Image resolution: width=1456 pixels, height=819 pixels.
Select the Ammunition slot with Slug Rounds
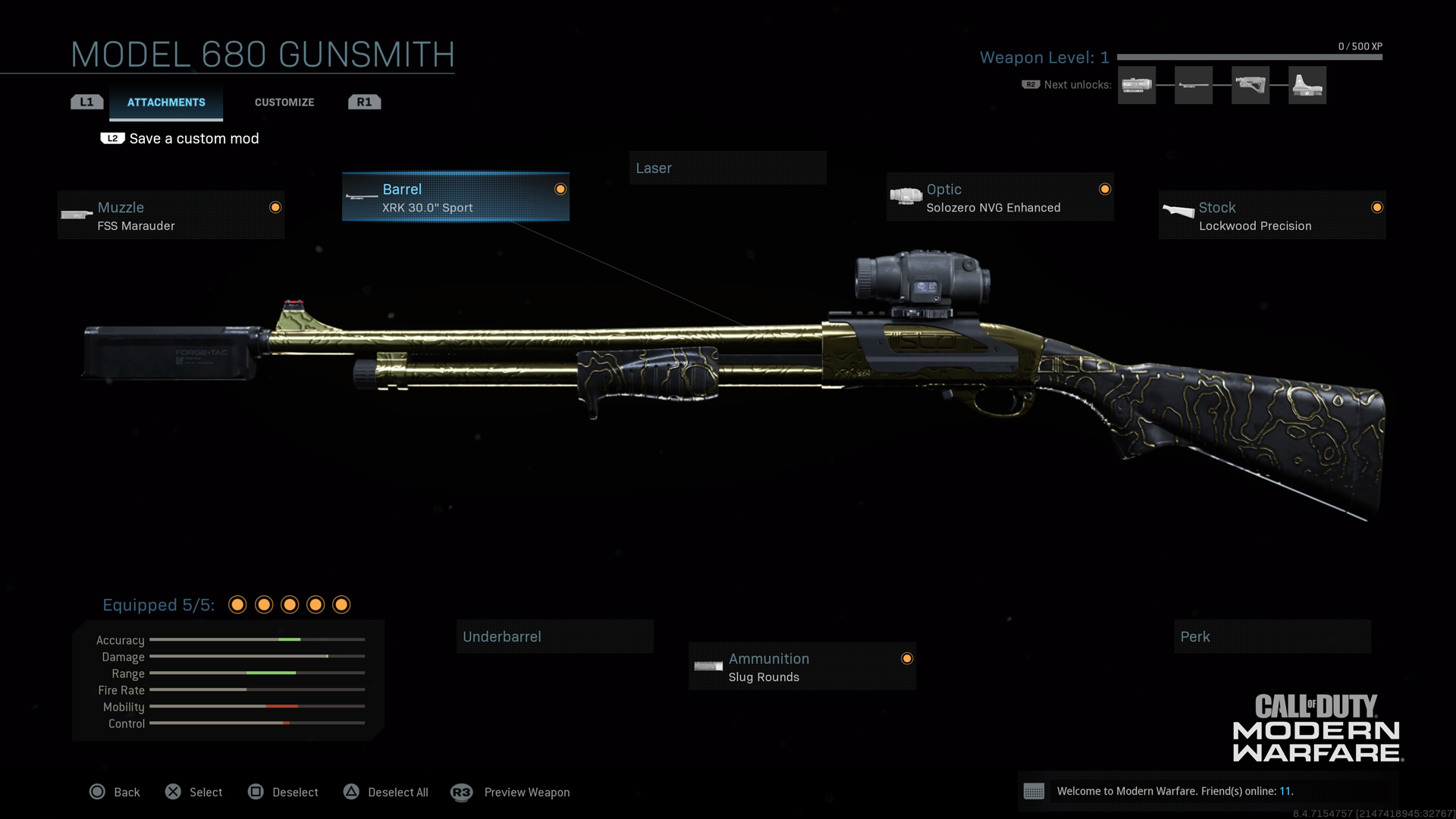click(x=802, y=667)
